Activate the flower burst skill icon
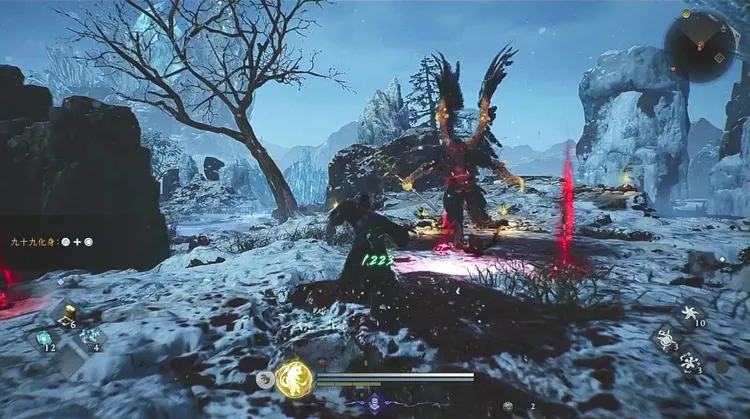 pyautogui.click(x=690, y=362)
